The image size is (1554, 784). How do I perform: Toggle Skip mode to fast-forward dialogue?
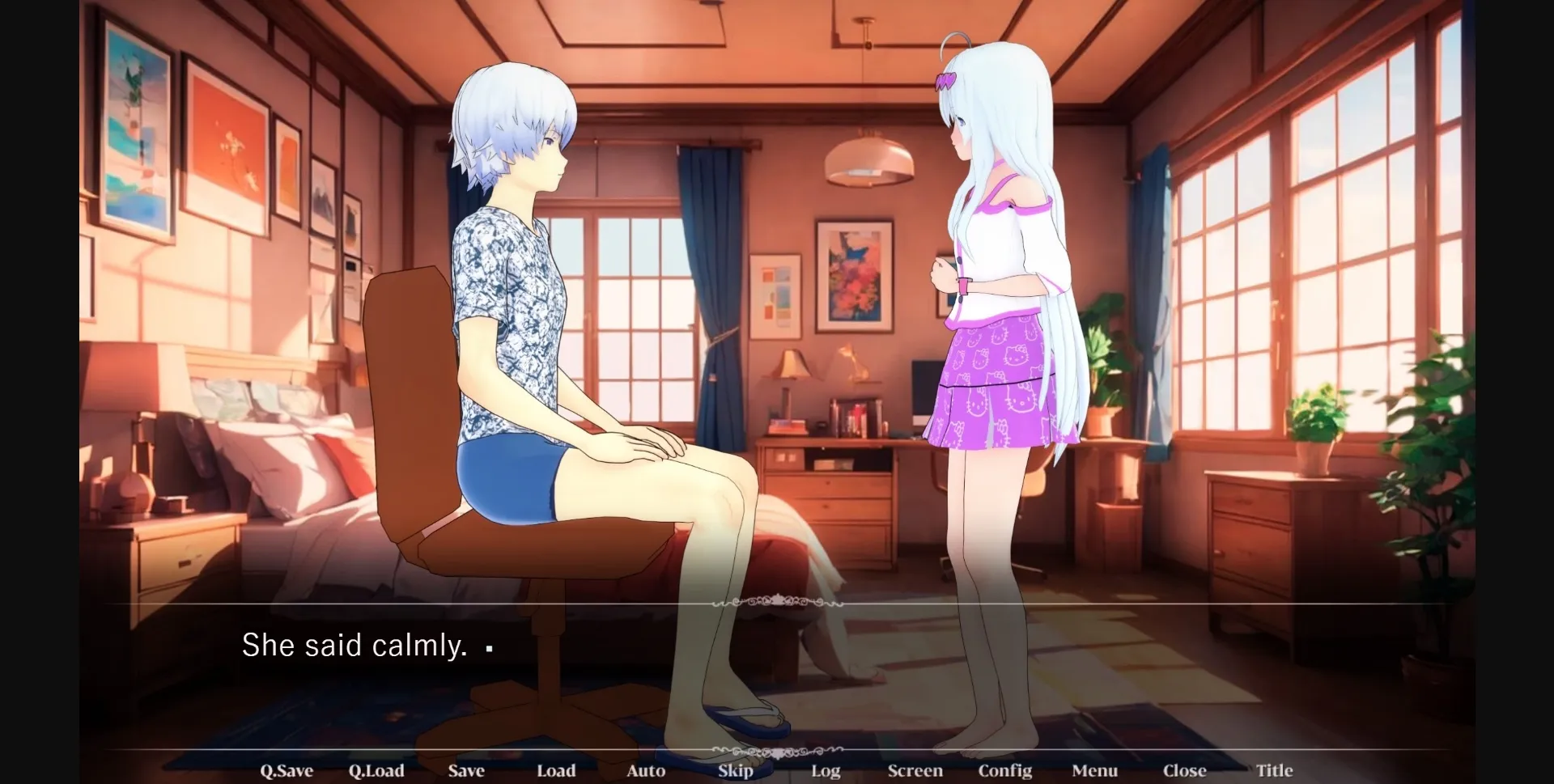click(735, 770)
